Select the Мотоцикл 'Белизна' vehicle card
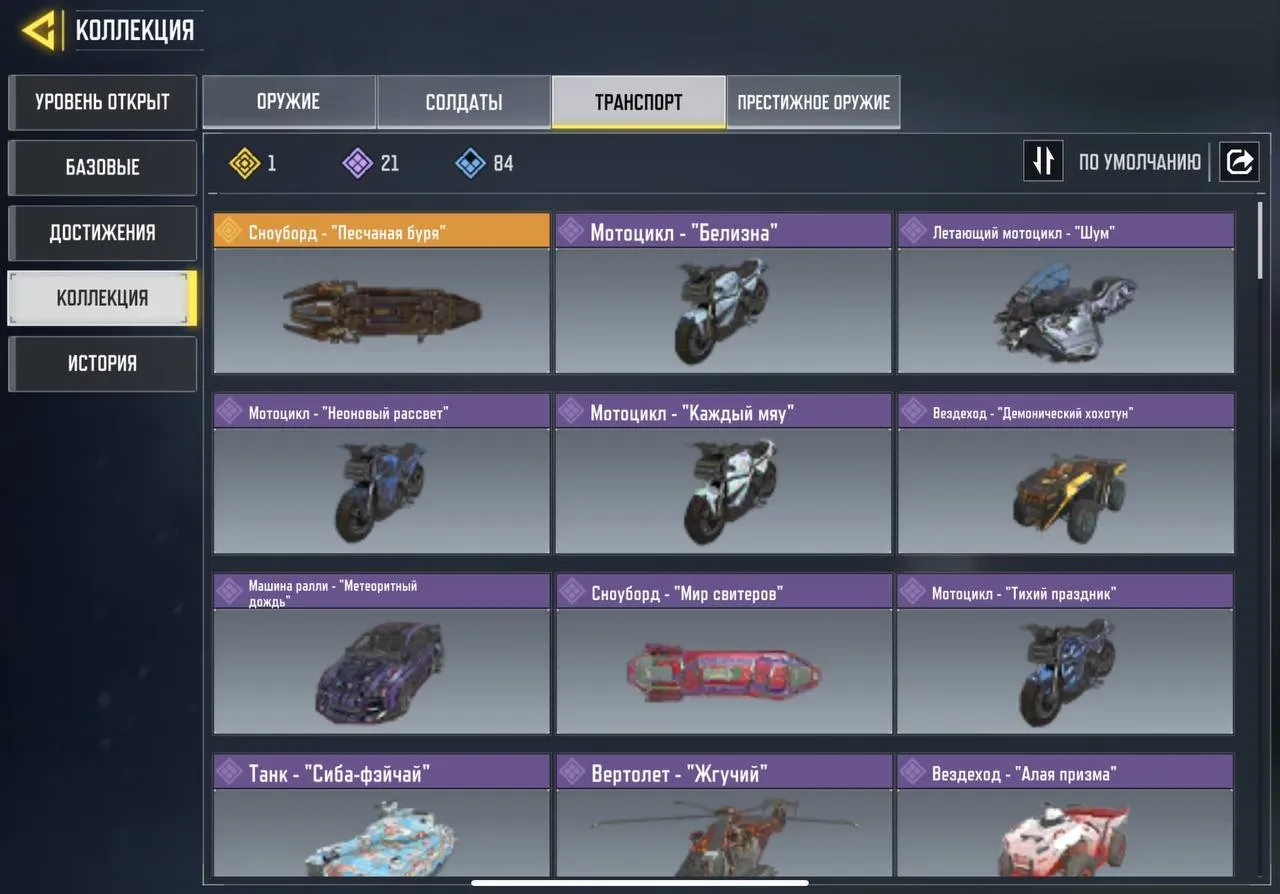The image size is (1280, 894). (x=722, y=295)
